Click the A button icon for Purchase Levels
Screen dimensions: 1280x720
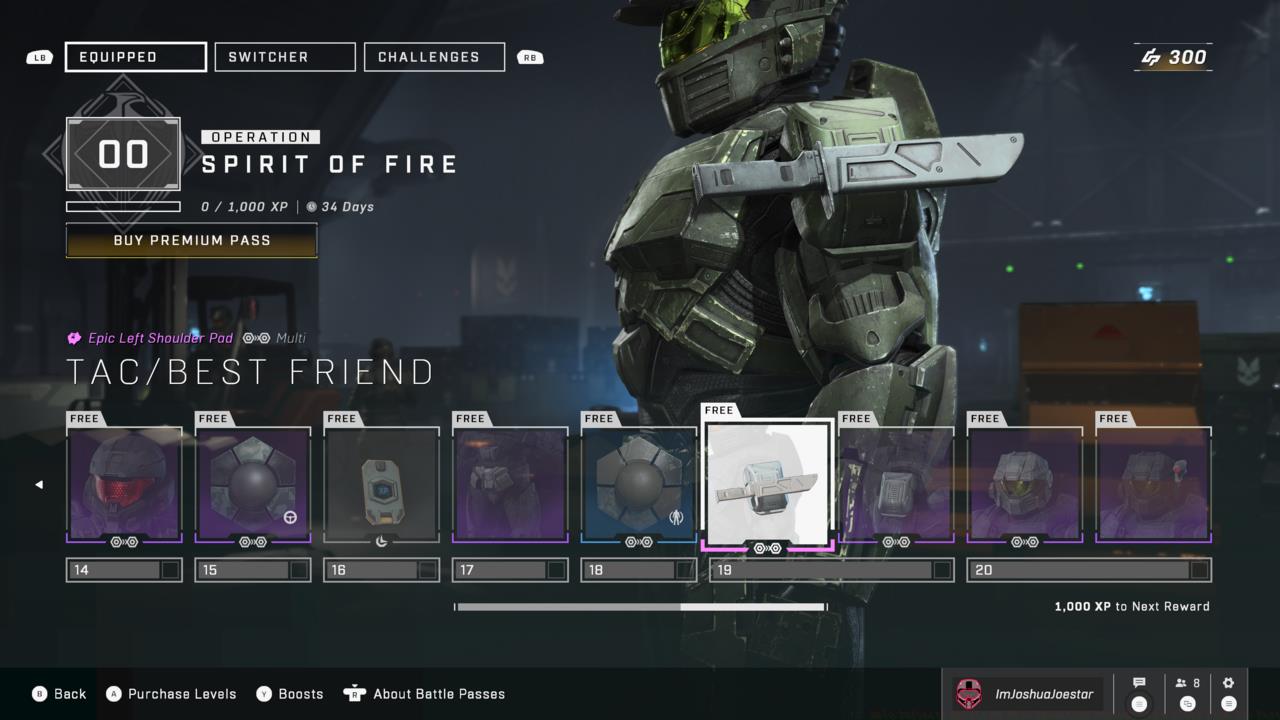[113, 693]
